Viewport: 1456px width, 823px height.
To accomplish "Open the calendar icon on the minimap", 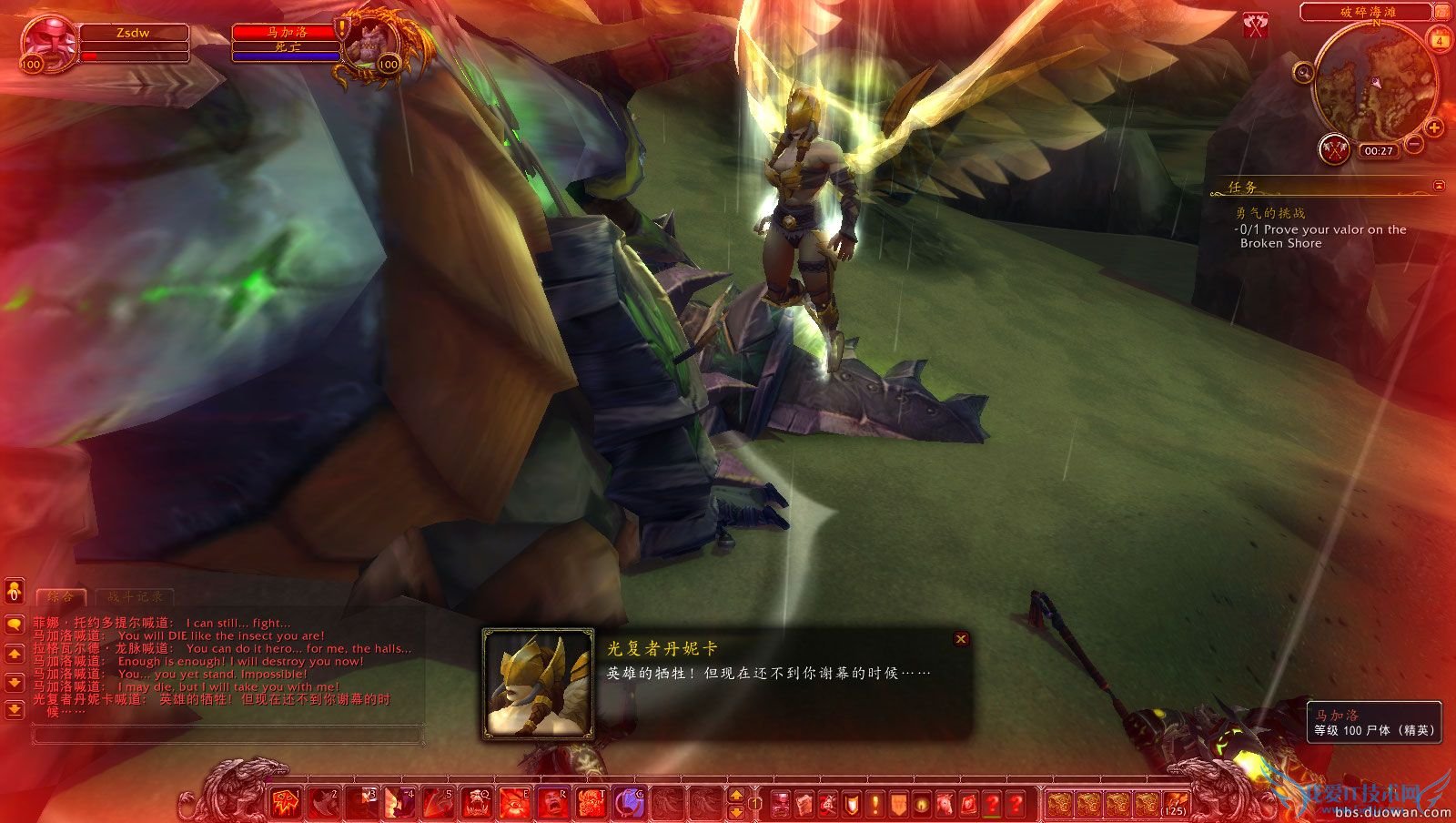I will 1437,40.
